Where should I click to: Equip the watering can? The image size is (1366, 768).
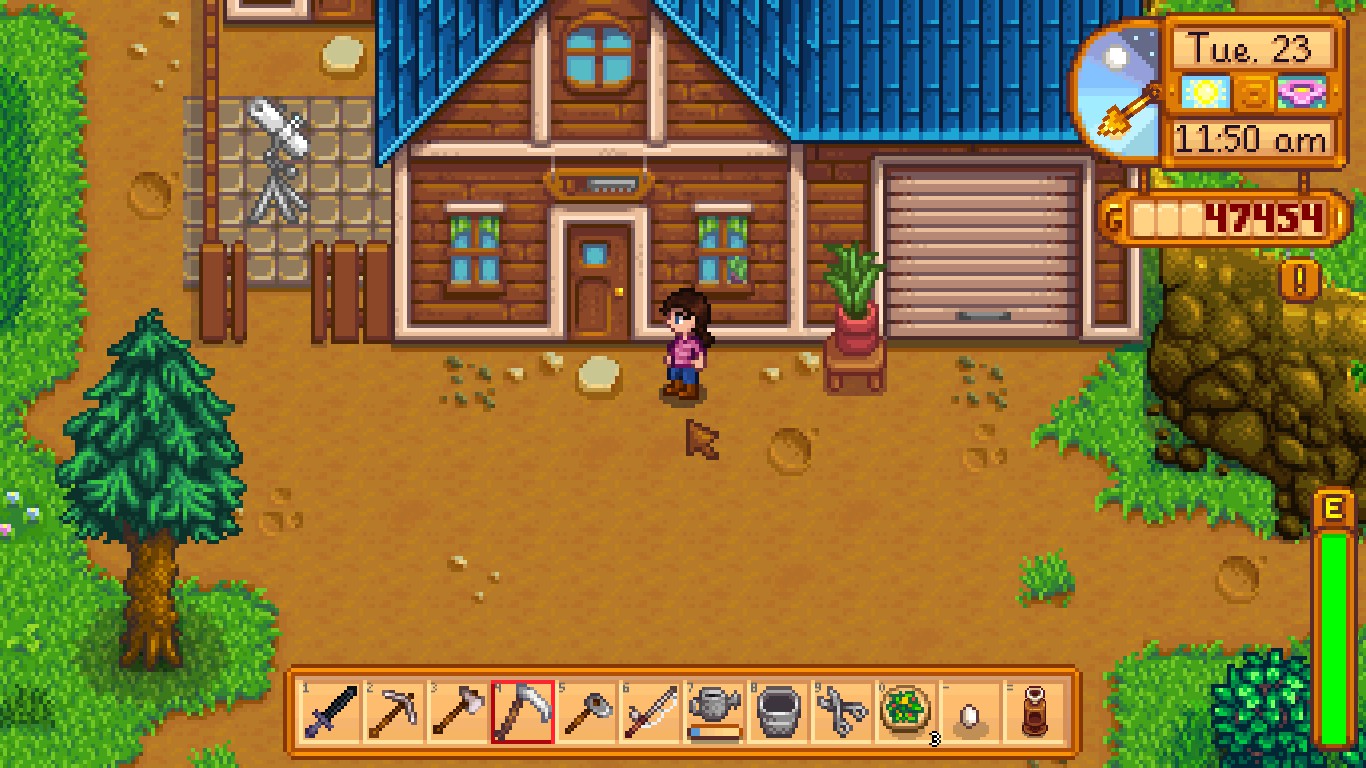[714, 712]
